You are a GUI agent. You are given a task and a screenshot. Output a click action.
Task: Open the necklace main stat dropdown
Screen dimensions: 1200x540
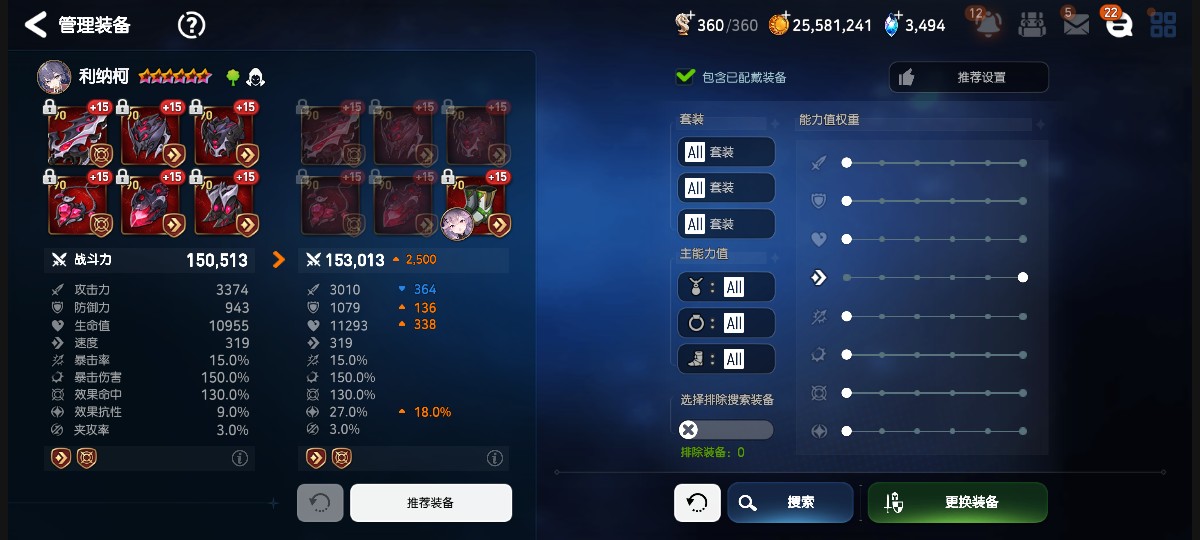point(725,287)
